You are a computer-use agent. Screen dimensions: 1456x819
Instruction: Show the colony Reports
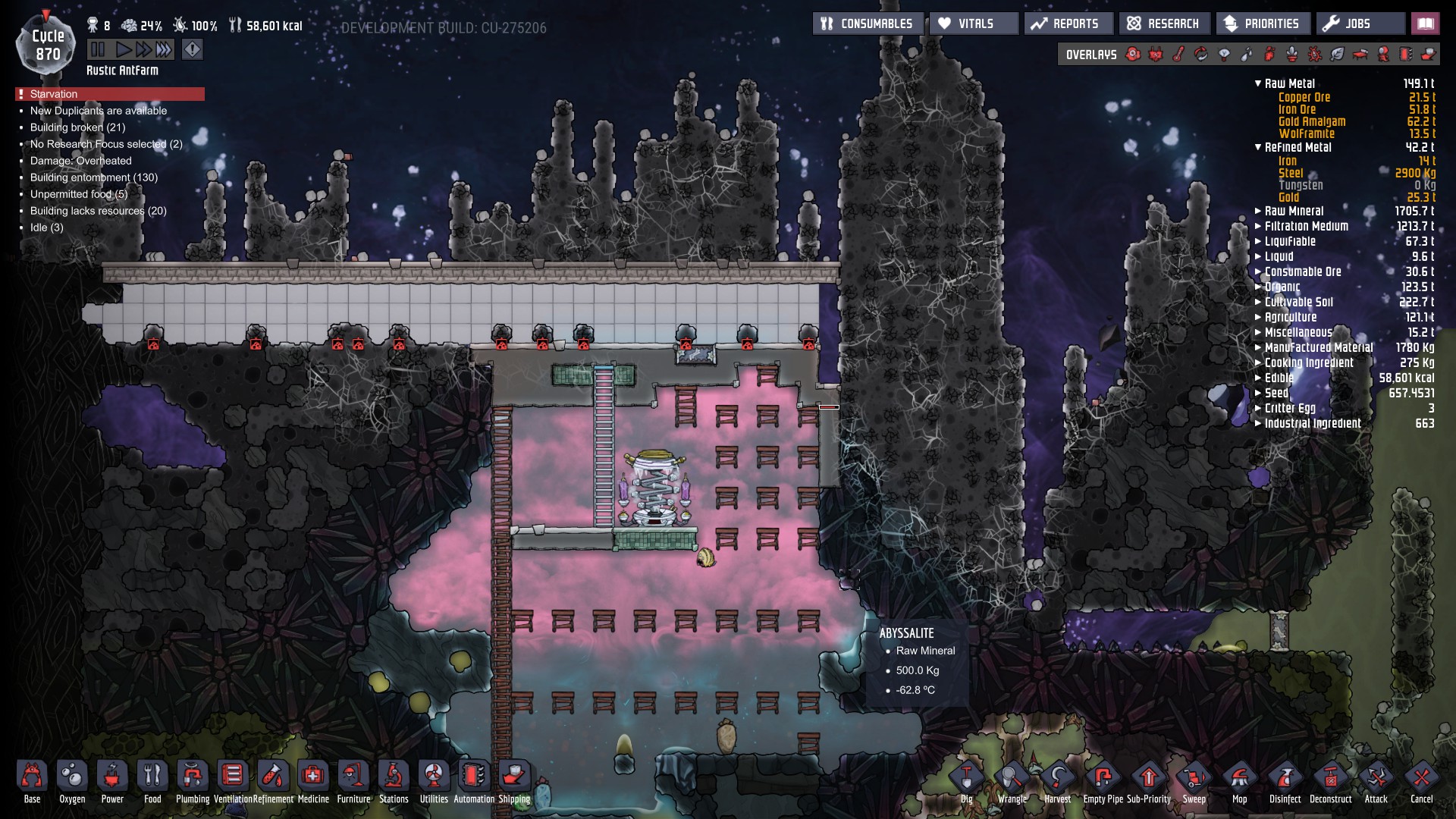1068,24
